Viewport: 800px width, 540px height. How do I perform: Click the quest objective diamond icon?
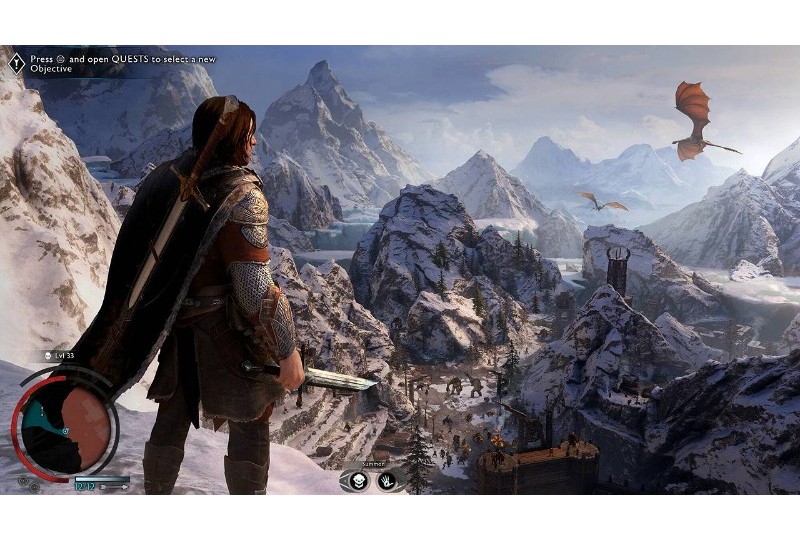16,62
